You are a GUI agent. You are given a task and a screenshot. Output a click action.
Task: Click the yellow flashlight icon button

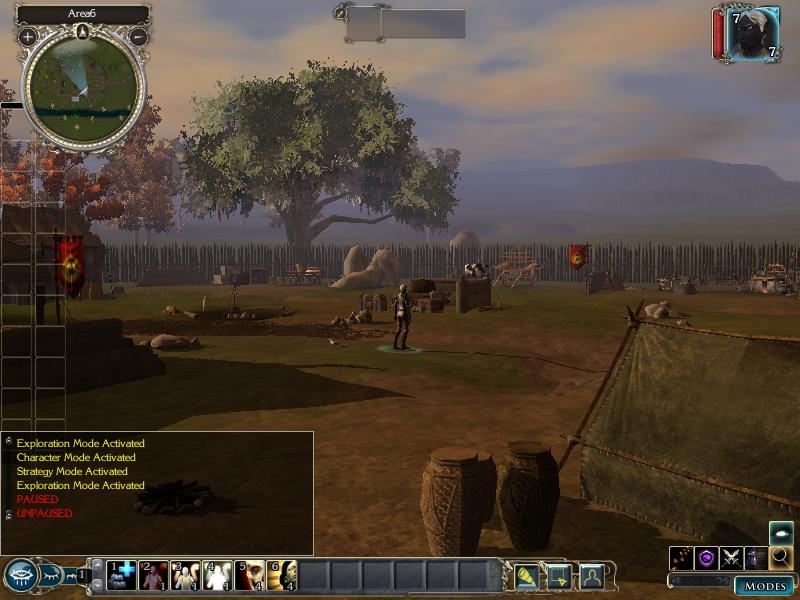(526, 576)
